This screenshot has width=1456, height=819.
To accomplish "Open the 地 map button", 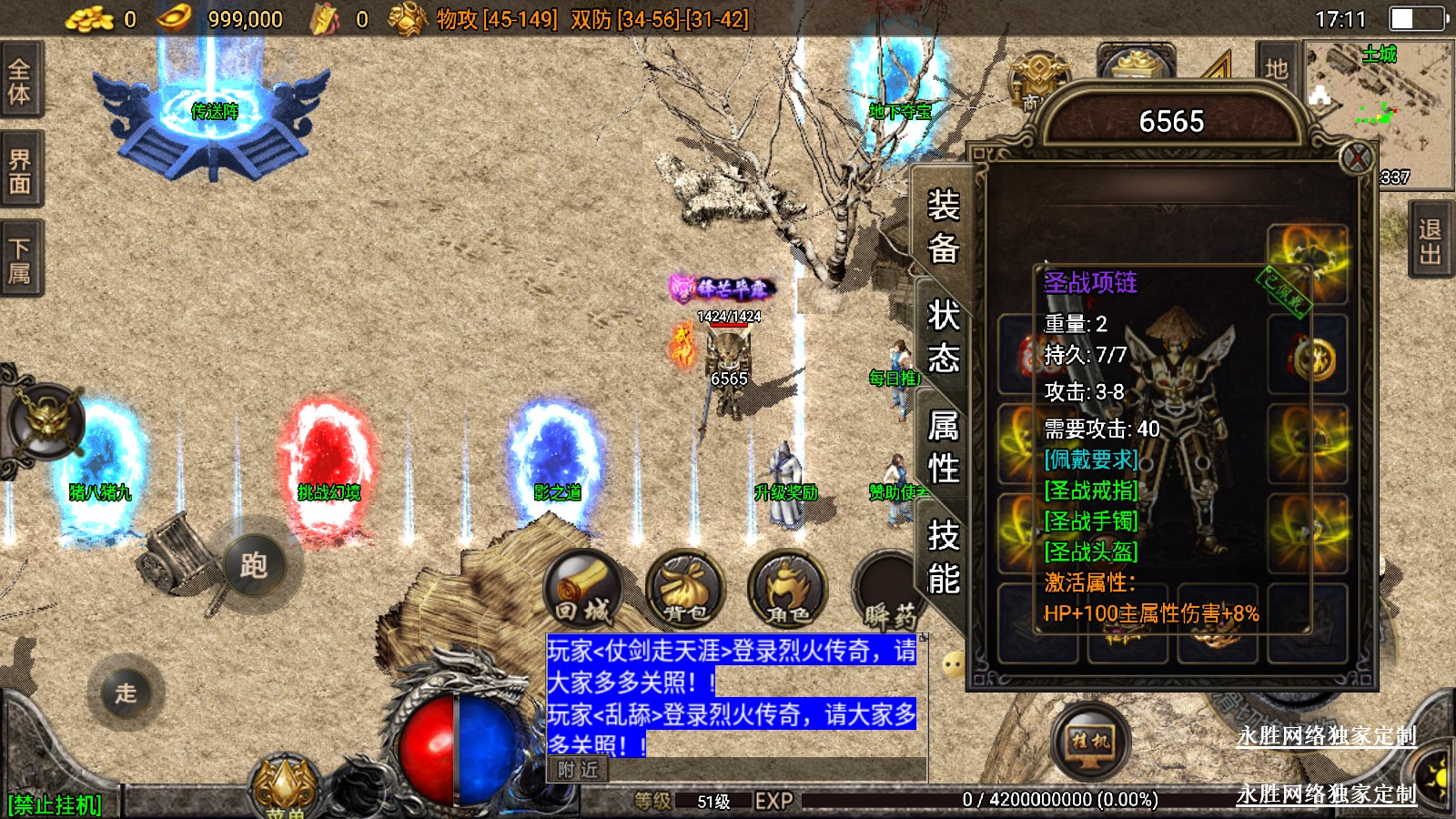I will click(1276, 68).
